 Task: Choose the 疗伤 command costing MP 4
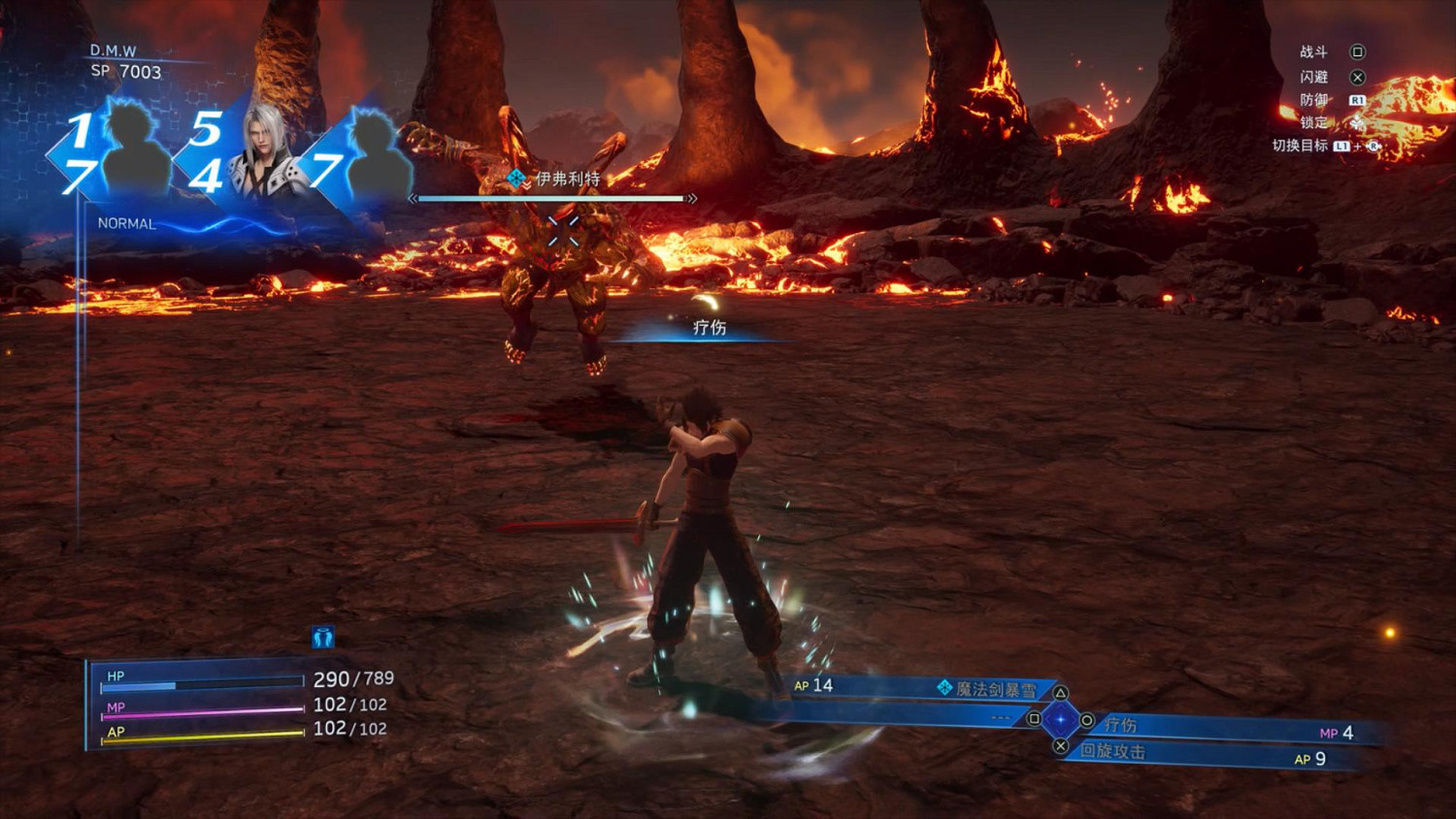pos(1121,725)
